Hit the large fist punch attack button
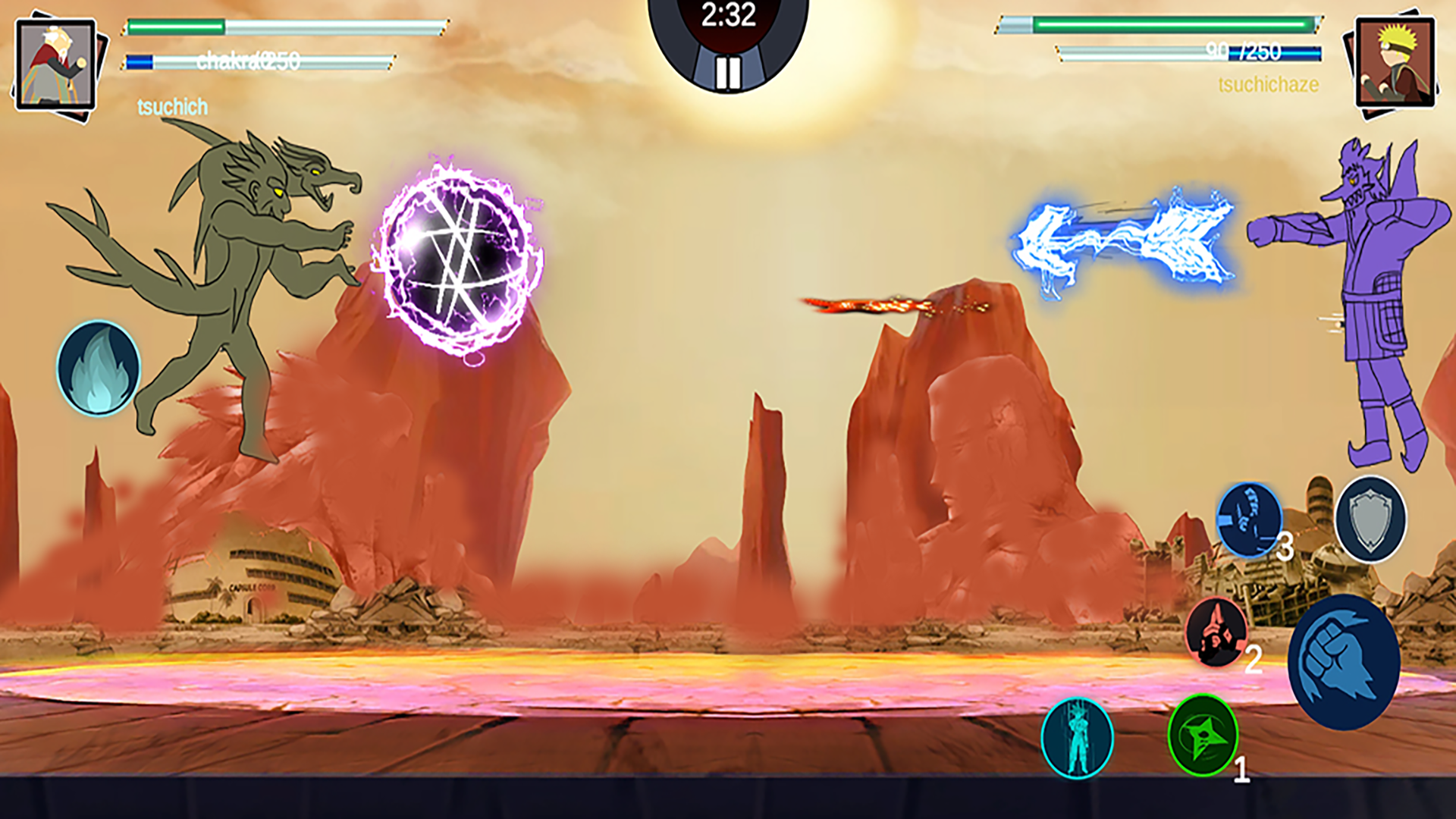This screenshot has width=1456, height=819. [x=1344, y=662]
